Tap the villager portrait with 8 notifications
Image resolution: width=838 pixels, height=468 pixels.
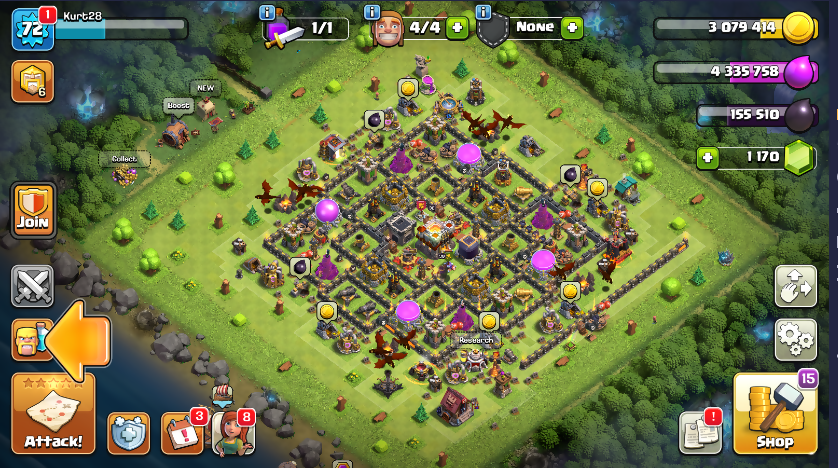231,433
